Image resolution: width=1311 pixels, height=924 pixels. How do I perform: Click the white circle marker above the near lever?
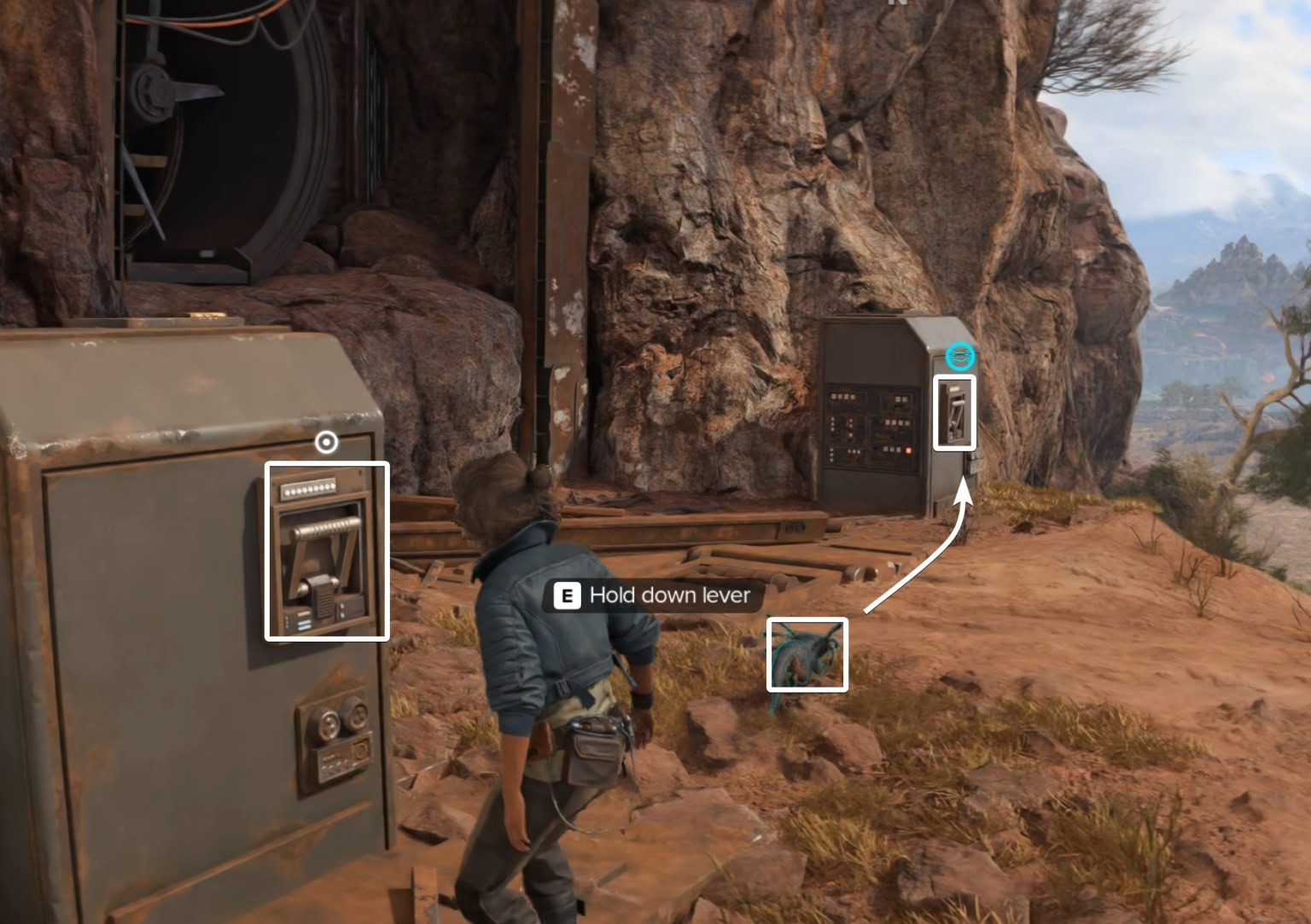pyautogui.click(x=326, y=441)
